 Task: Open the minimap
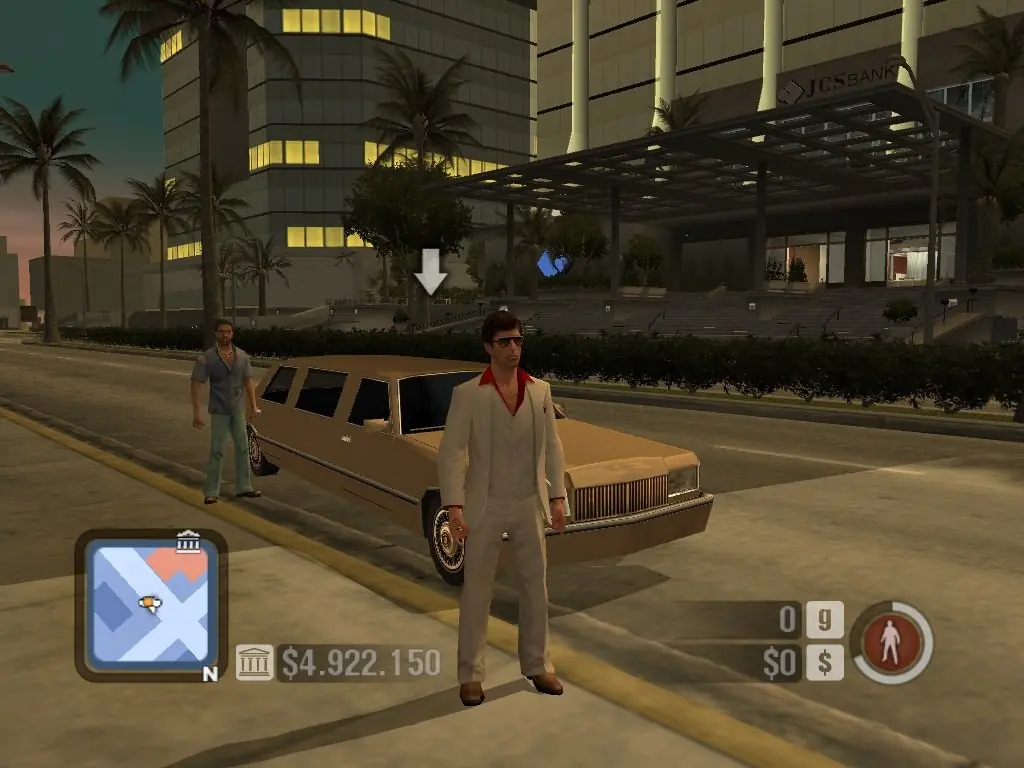tap(150, 604)
